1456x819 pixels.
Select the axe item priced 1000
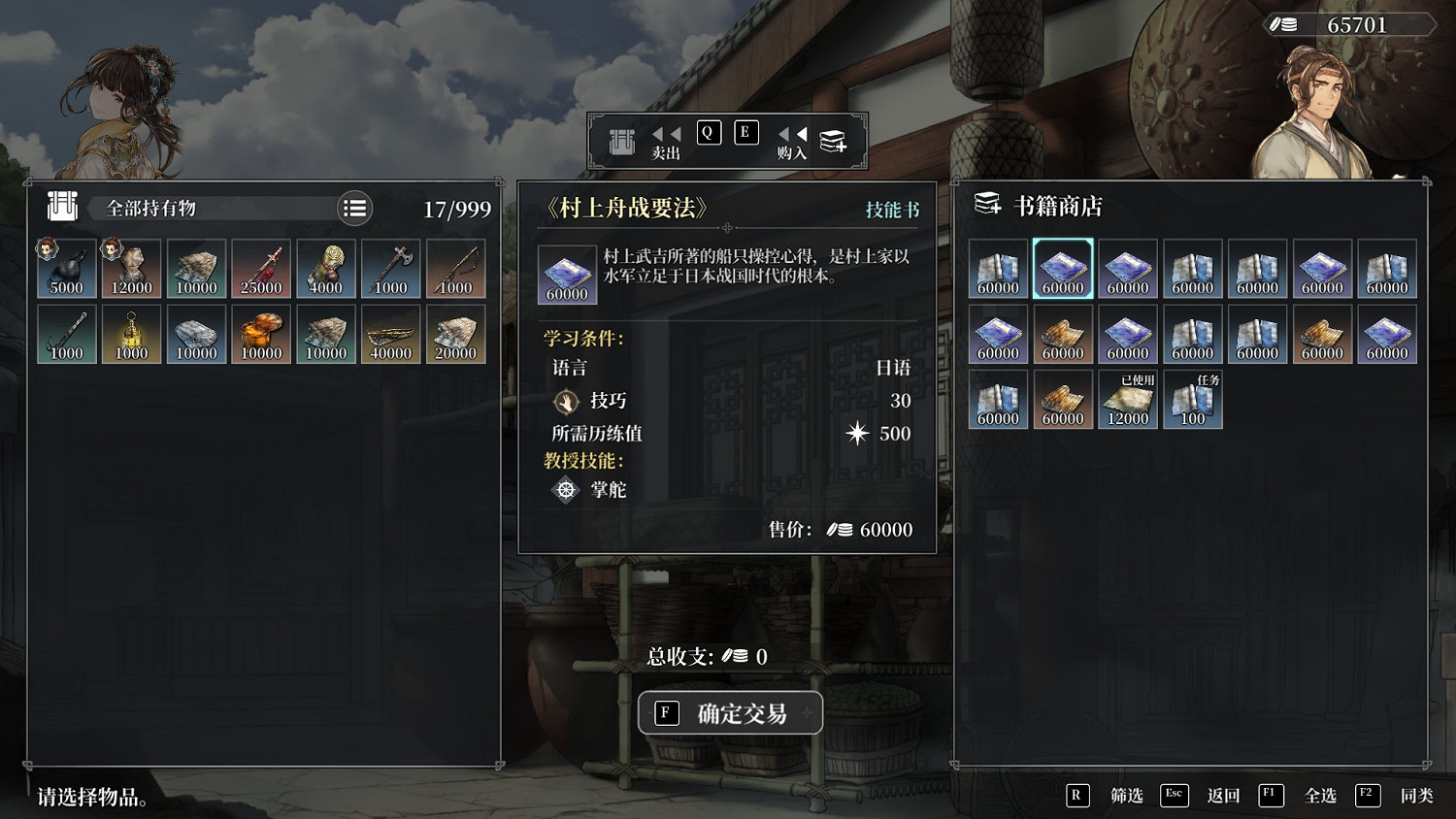tap(391, 267)
